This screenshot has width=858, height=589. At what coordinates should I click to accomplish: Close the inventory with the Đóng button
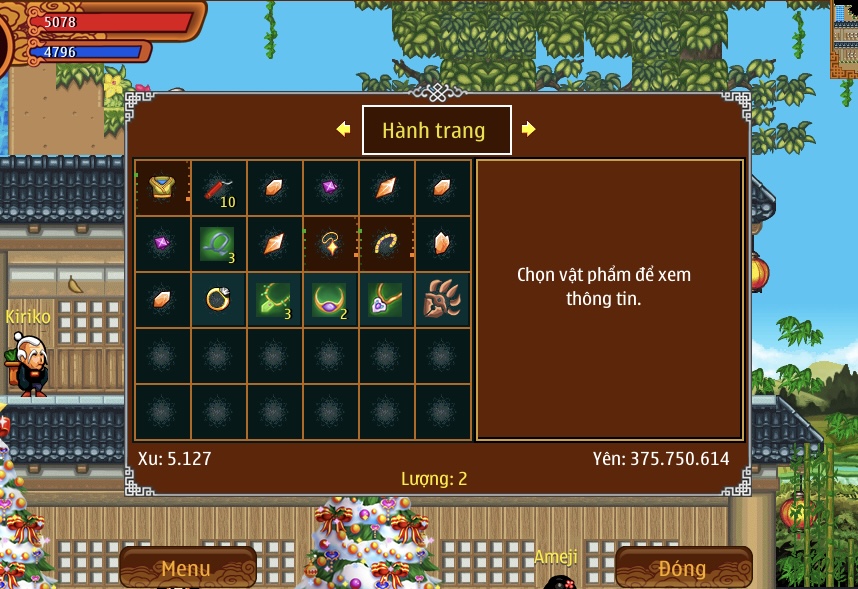coord(683,568)
